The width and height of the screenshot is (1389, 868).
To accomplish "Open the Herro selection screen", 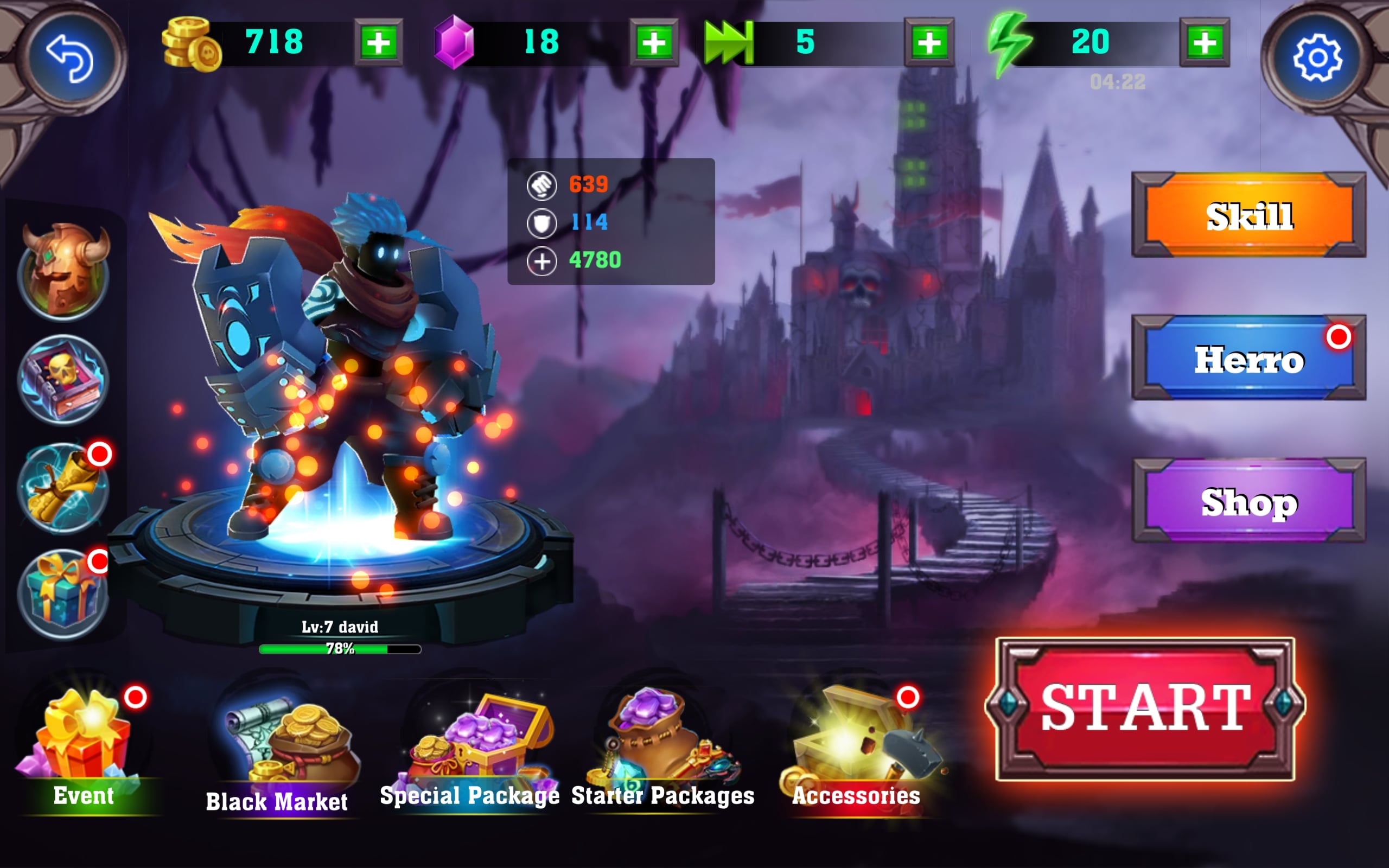I will [x=1248, y=358].
